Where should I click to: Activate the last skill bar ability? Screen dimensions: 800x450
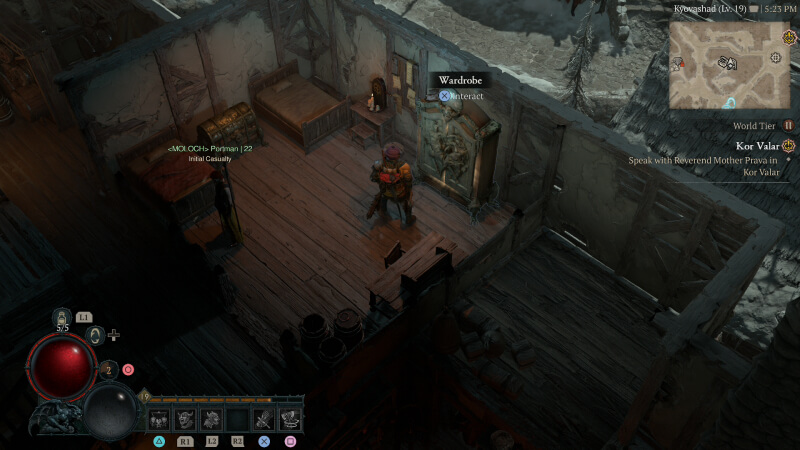click(290, 419)
